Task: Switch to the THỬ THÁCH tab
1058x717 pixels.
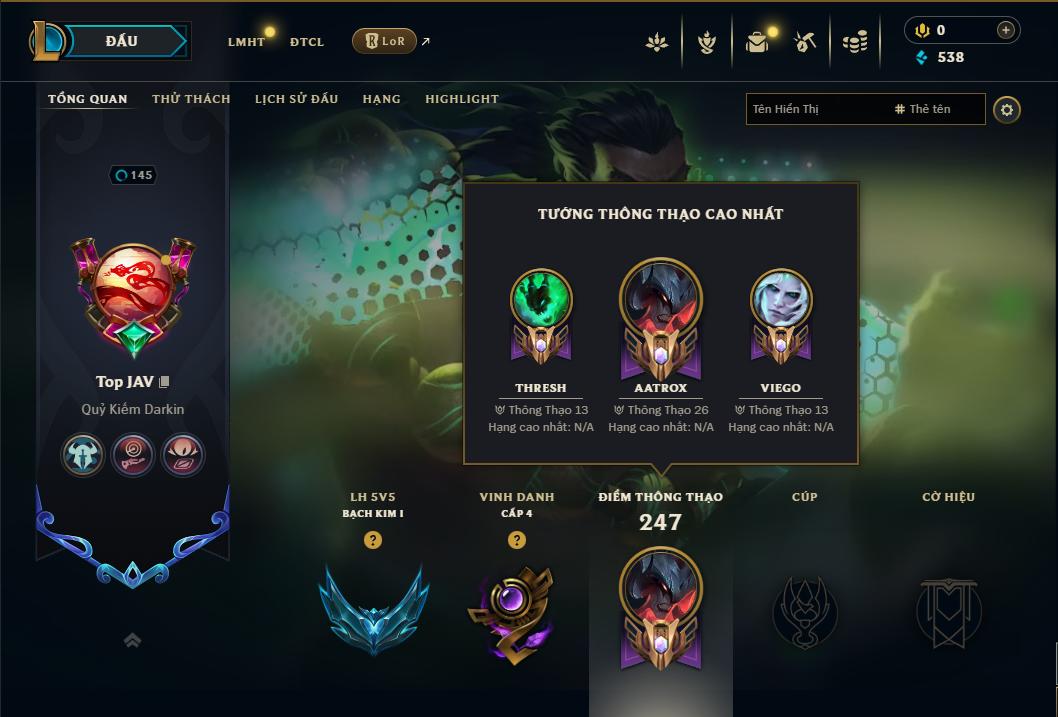Action: click(x=191, y=99)
